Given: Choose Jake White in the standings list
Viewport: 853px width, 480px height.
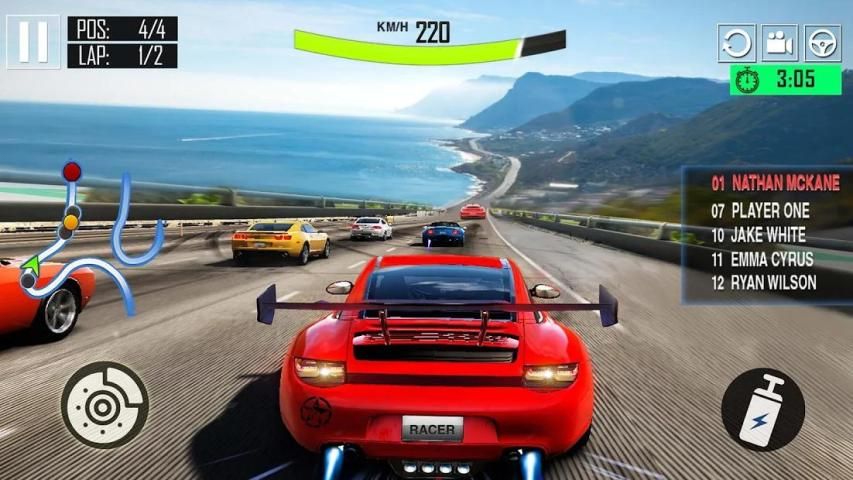Looking at the screenshot, I should [760, 235].
